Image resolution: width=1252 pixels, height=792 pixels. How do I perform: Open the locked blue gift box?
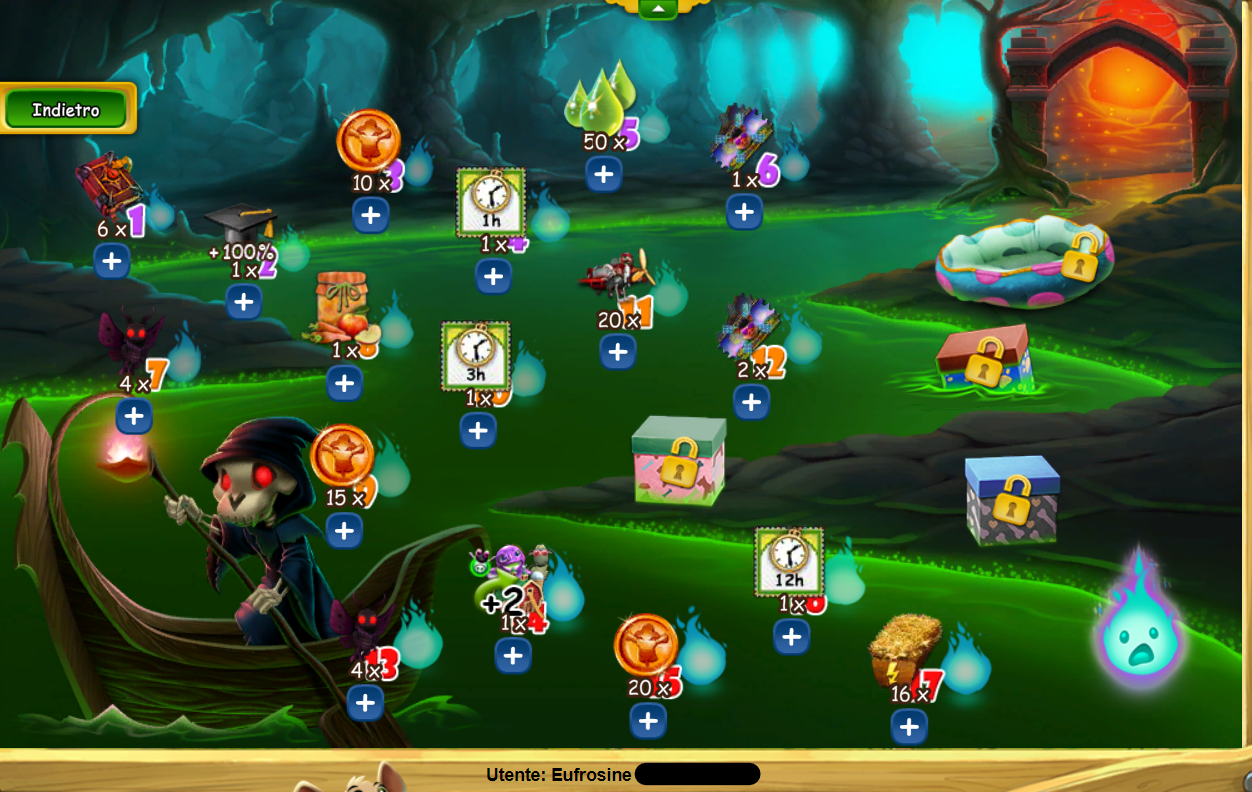coord(1012,499)
